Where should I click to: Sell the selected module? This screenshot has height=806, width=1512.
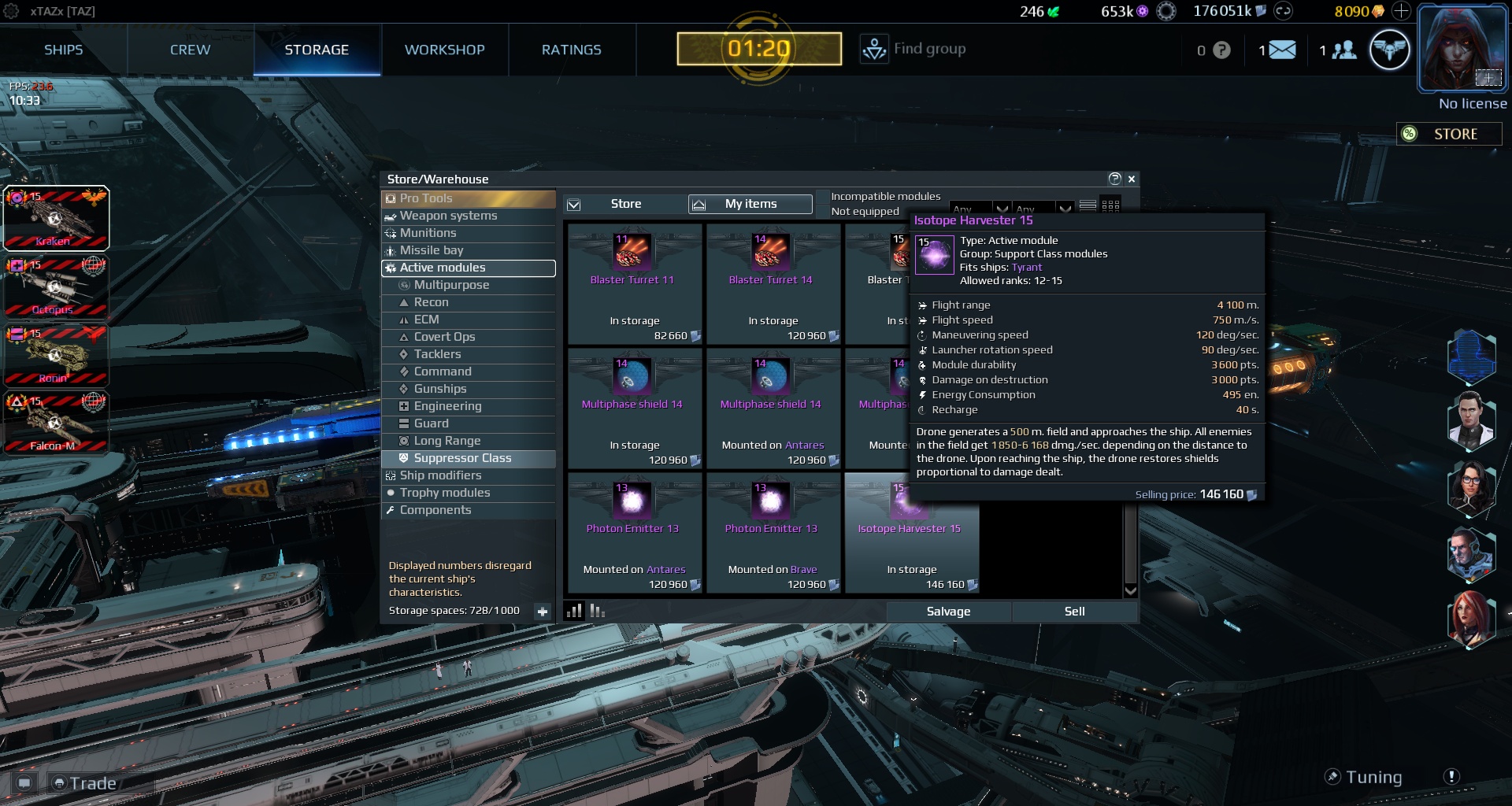1074,612
